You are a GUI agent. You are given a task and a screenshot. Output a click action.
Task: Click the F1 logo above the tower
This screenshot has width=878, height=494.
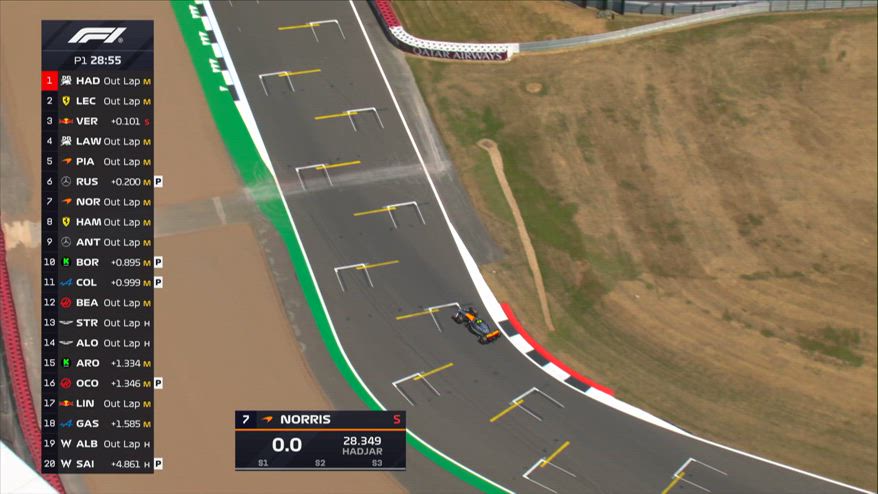pos(97,36)
